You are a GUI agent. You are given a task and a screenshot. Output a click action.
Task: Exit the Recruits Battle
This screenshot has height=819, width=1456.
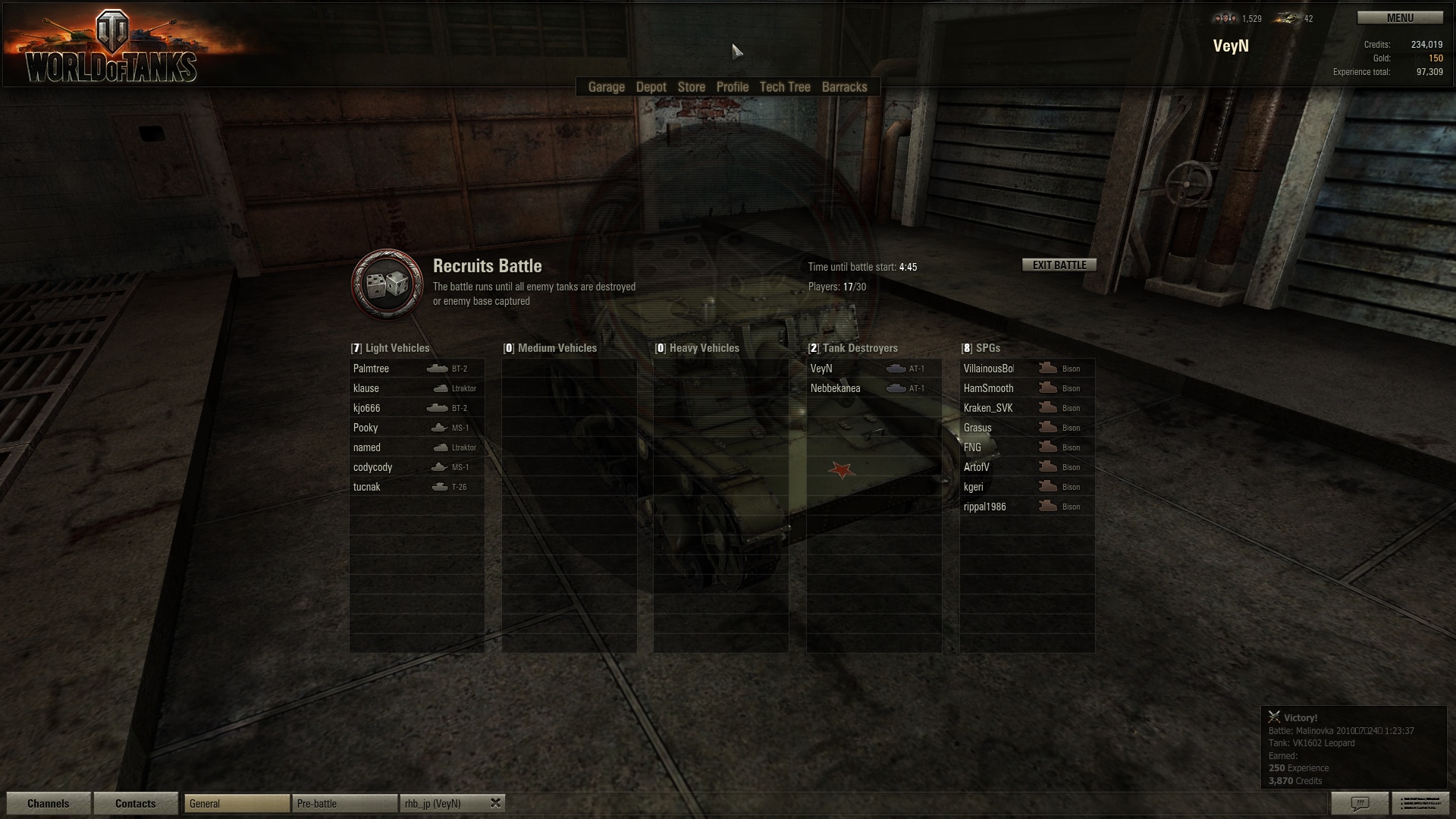click(1059, 265)
